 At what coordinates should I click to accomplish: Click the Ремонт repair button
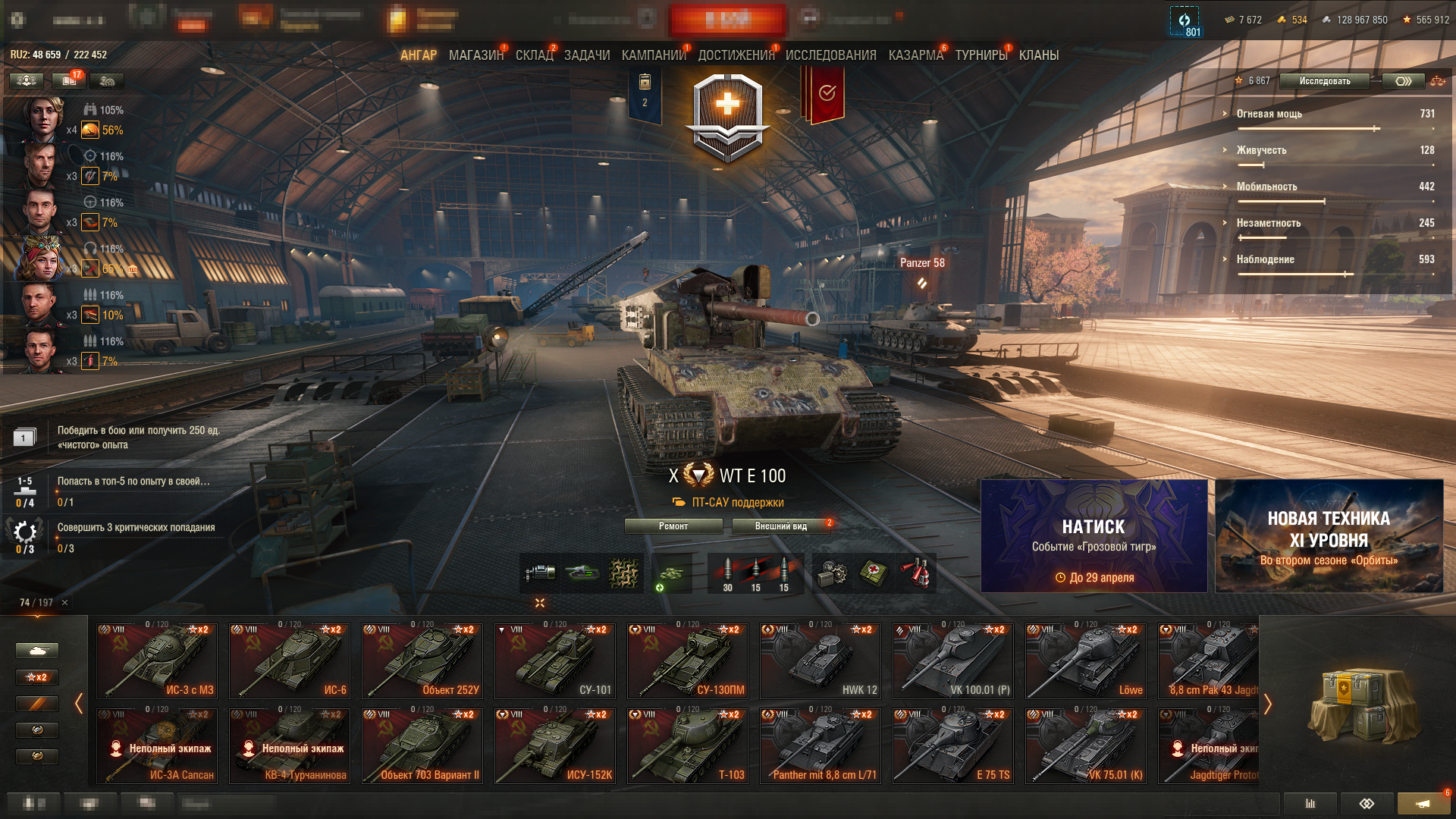click(x=673, y=526)
